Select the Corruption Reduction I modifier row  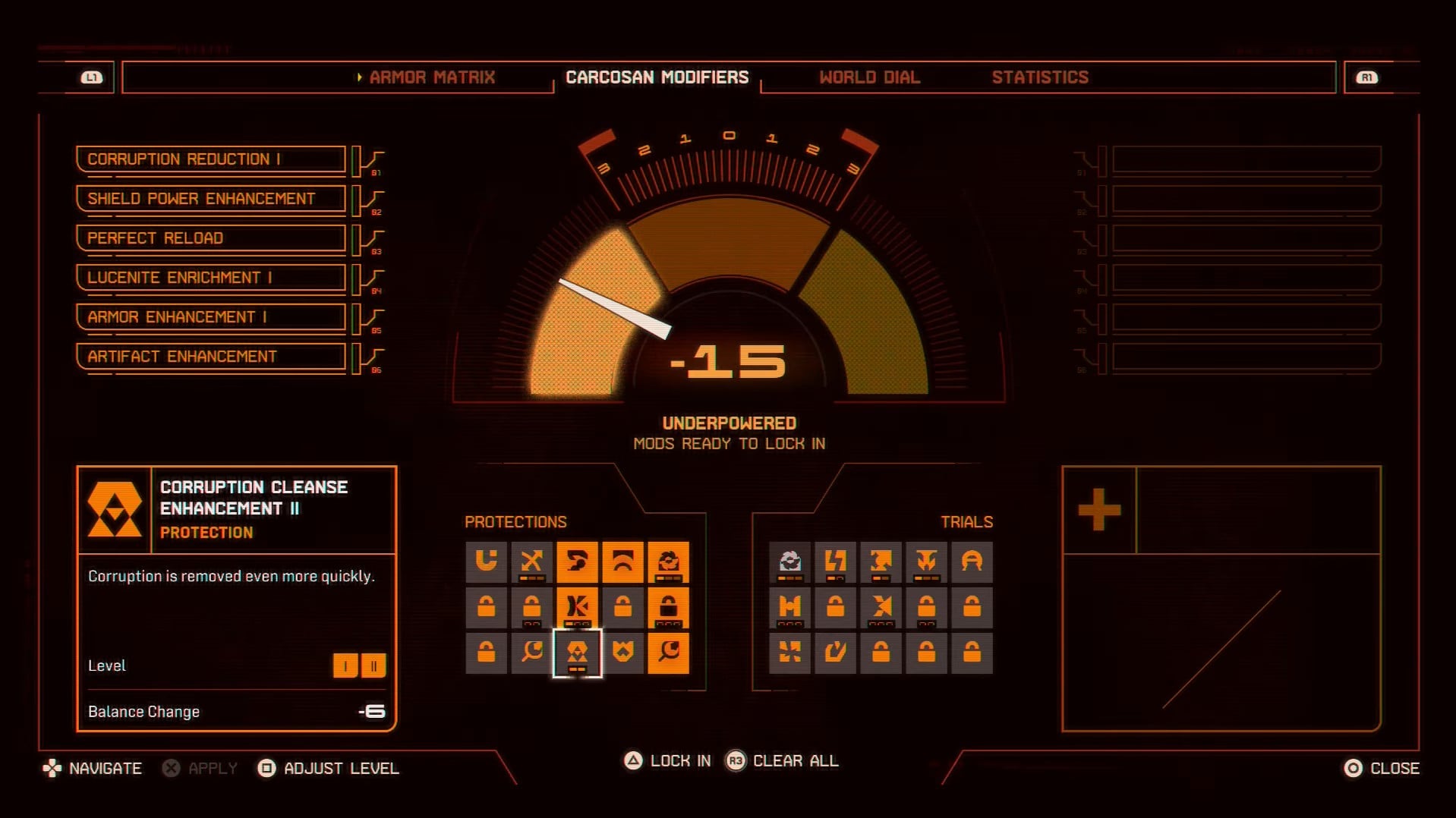click(x=210, y=159)
